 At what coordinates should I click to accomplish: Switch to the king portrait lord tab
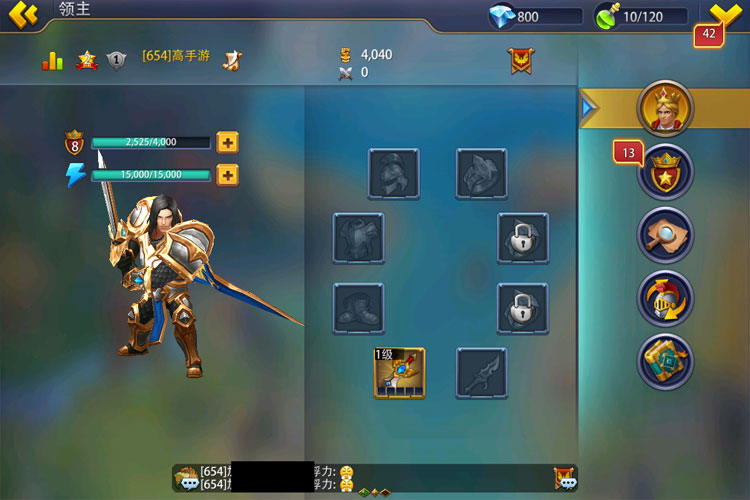tap(665, 107)
